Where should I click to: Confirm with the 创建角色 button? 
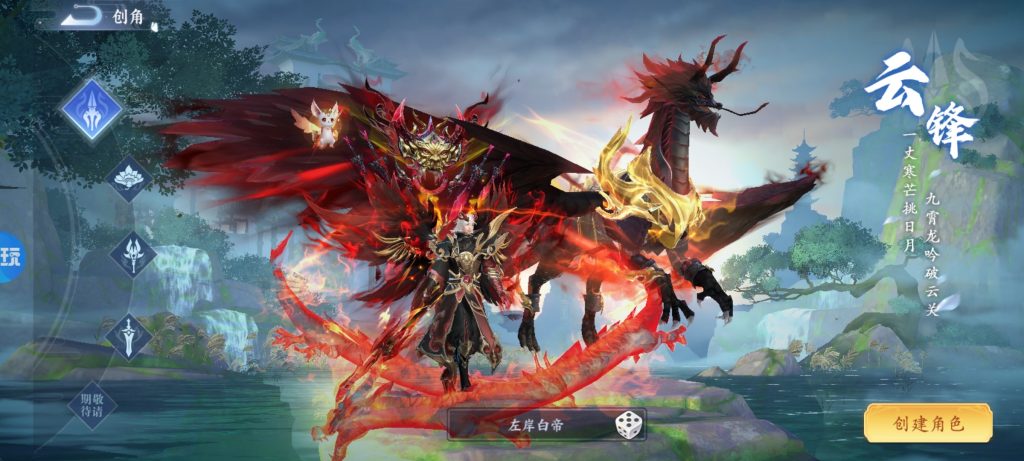tap(928, 423)
